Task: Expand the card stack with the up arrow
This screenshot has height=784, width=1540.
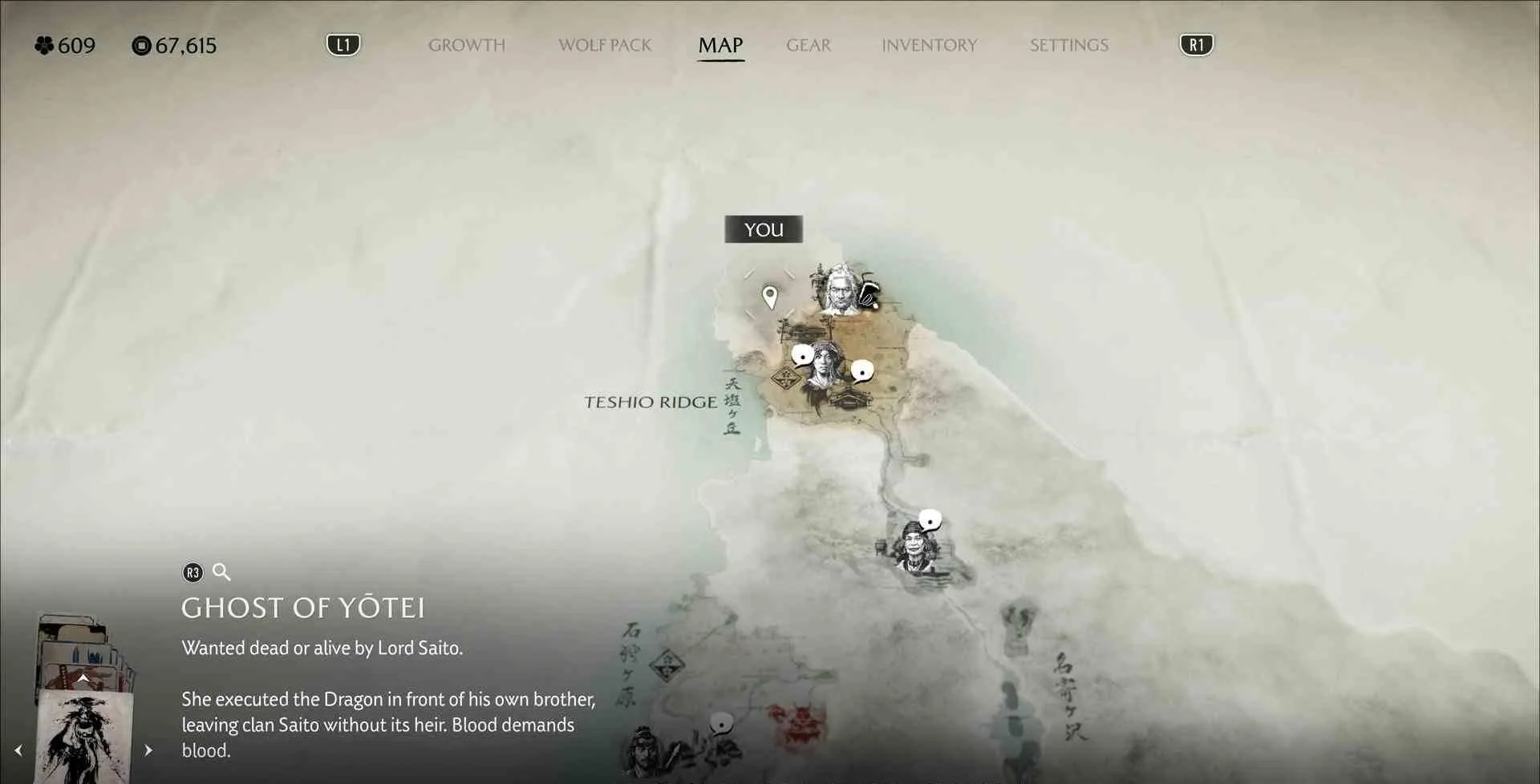Action: point(83,679)
